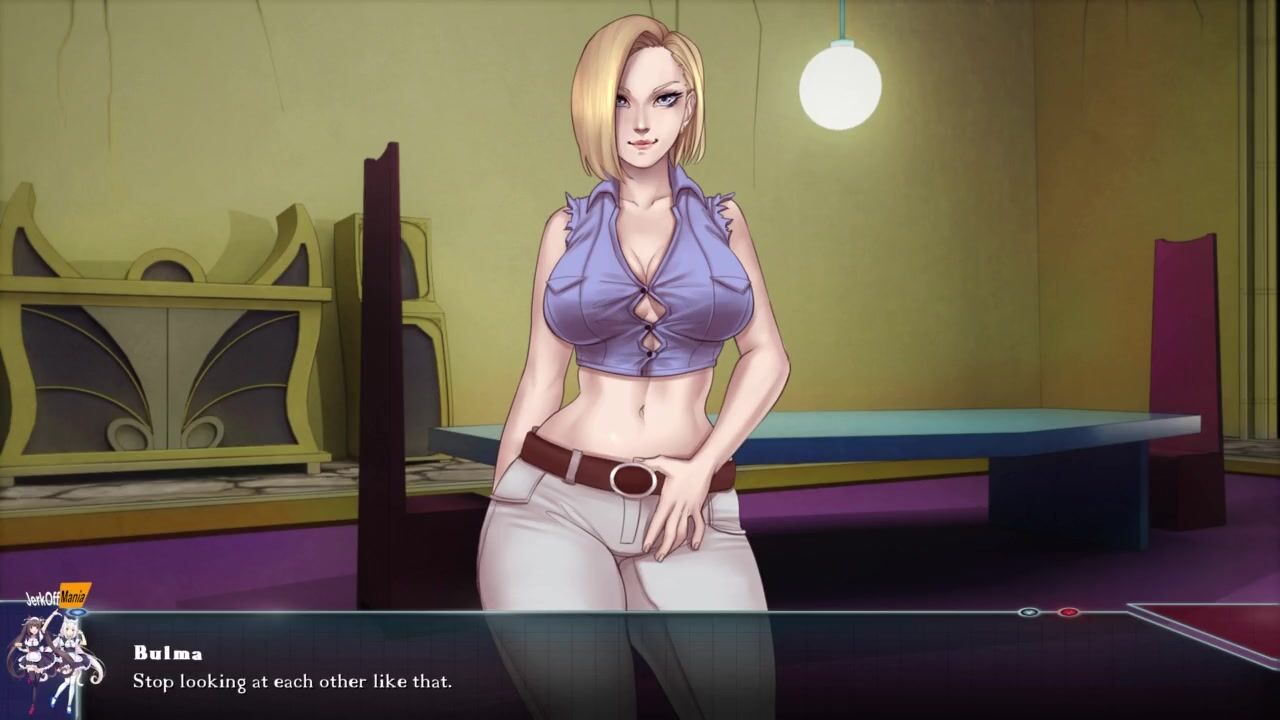The width and height of the screenshot is (1280, 720).
Task: Select the grey heart icon on dialogue bar
Action: [x=1028, y=612]
